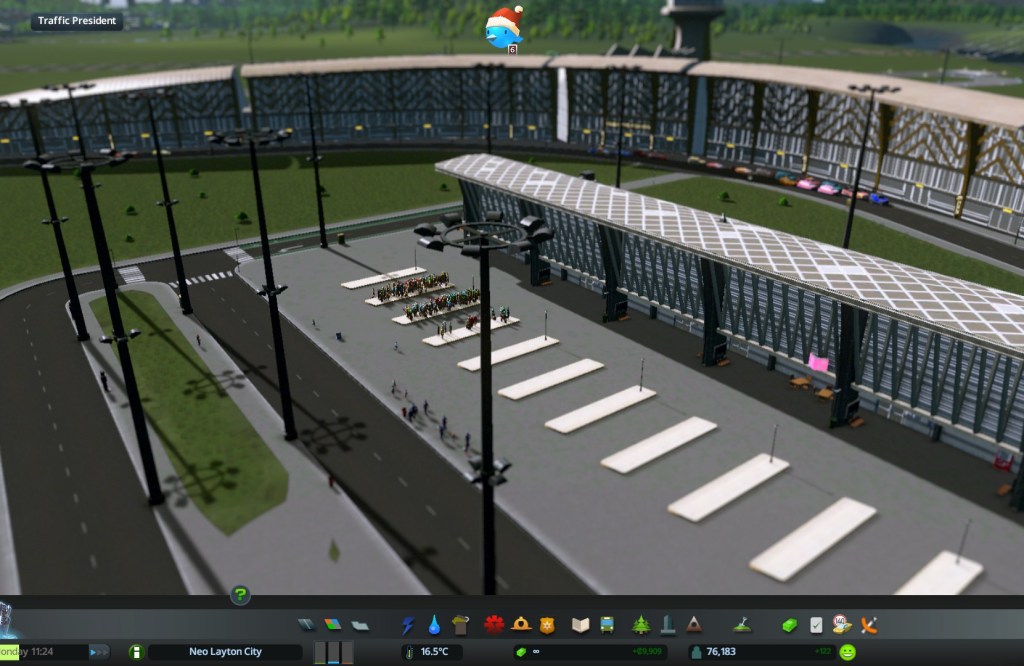
Task: Click the Chirper bird with Santa hat
Action: [x=503, y=28]
